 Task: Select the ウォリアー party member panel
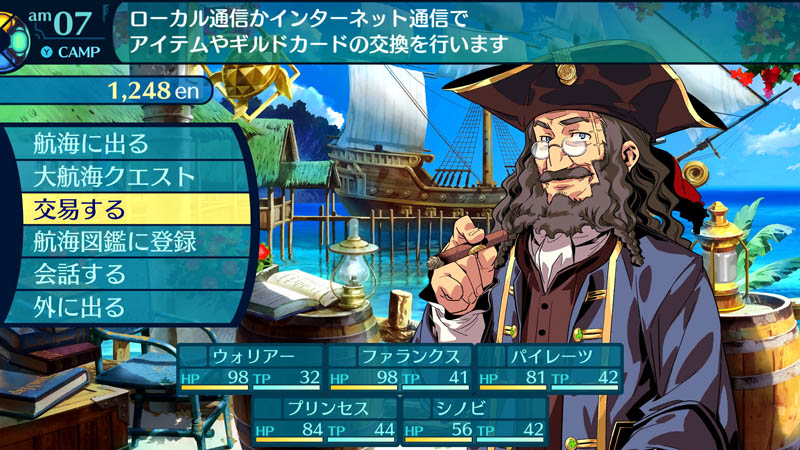251,367
